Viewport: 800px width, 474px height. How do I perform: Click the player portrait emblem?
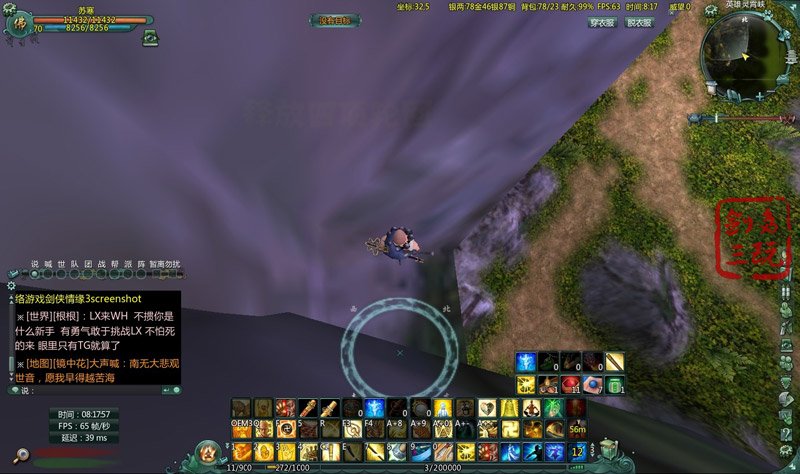pos(22,24)
